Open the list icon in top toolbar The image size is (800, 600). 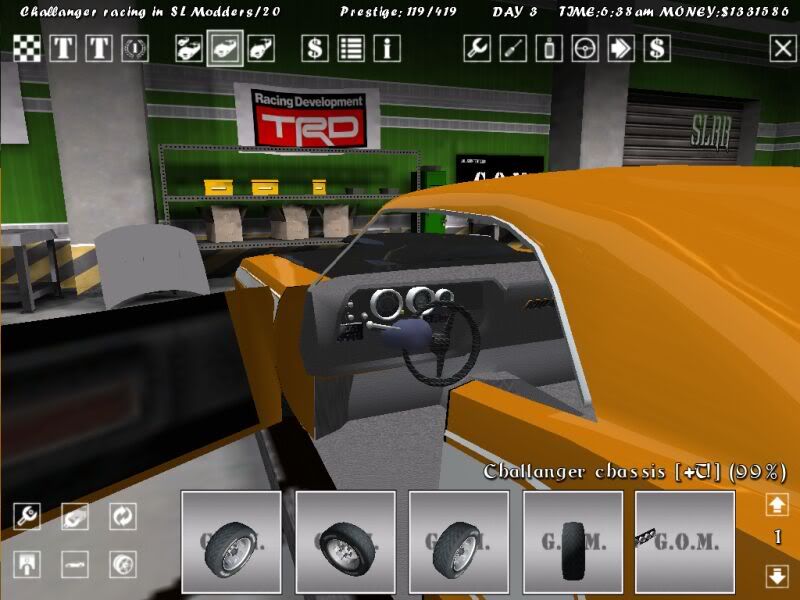(x=351, y=48)
